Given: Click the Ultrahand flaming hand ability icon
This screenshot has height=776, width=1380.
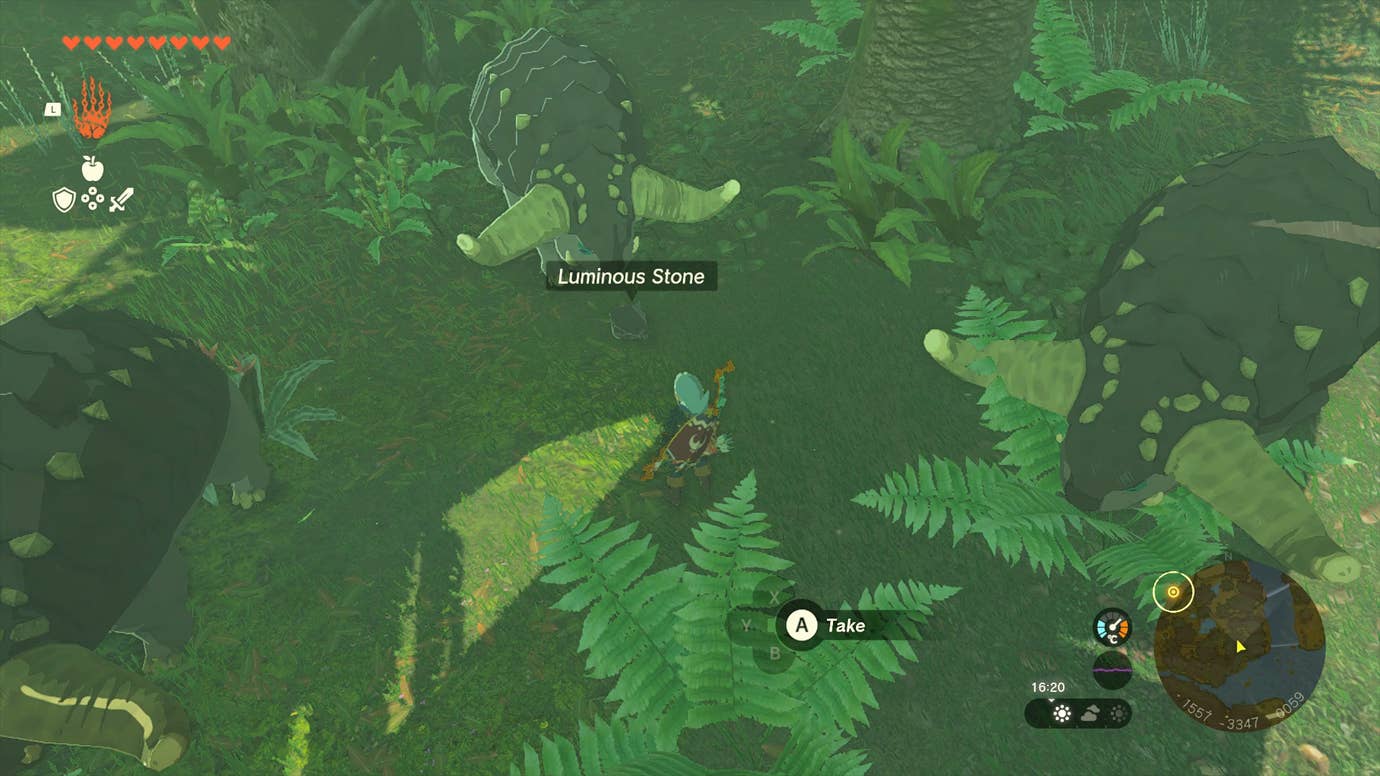Looking at the screenshot, I should click(x=90, y=106).
